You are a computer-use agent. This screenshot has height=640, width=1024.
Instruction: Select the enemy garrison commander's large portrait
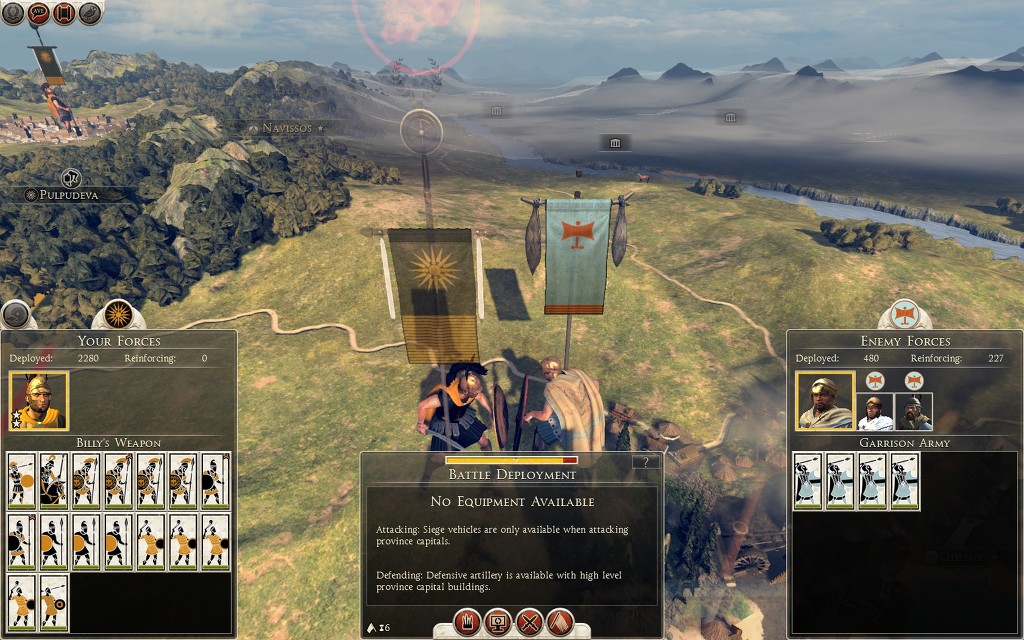[825, 401]
